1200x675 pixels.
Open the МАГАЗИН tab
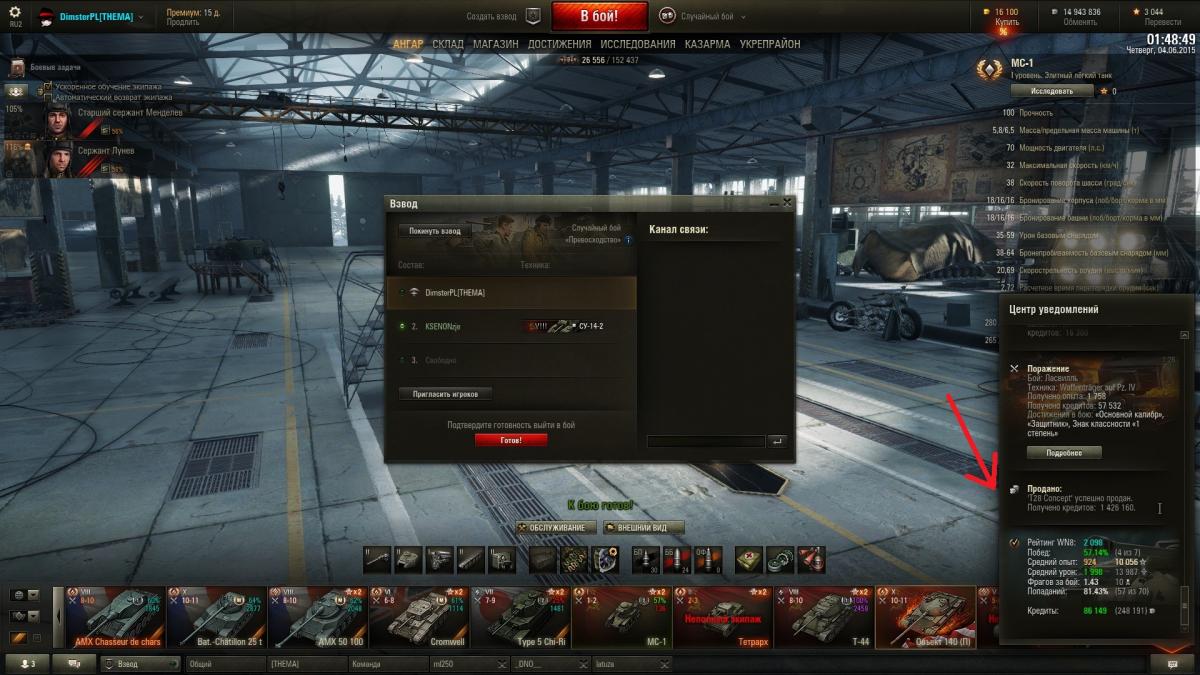[x=495, y=45]
